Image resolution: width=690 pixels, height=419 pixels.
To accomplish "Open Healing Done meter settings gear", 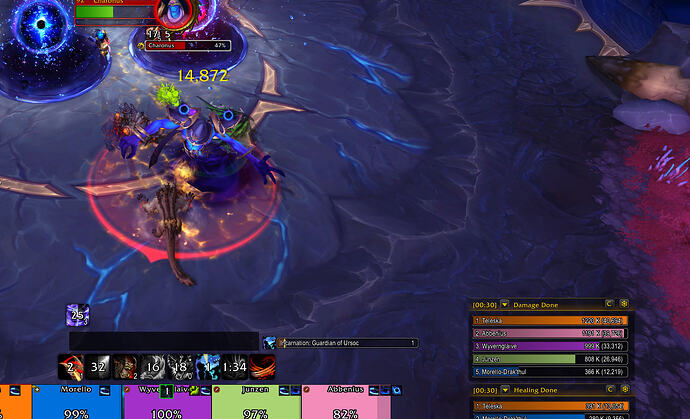I will tap(624, 390).
